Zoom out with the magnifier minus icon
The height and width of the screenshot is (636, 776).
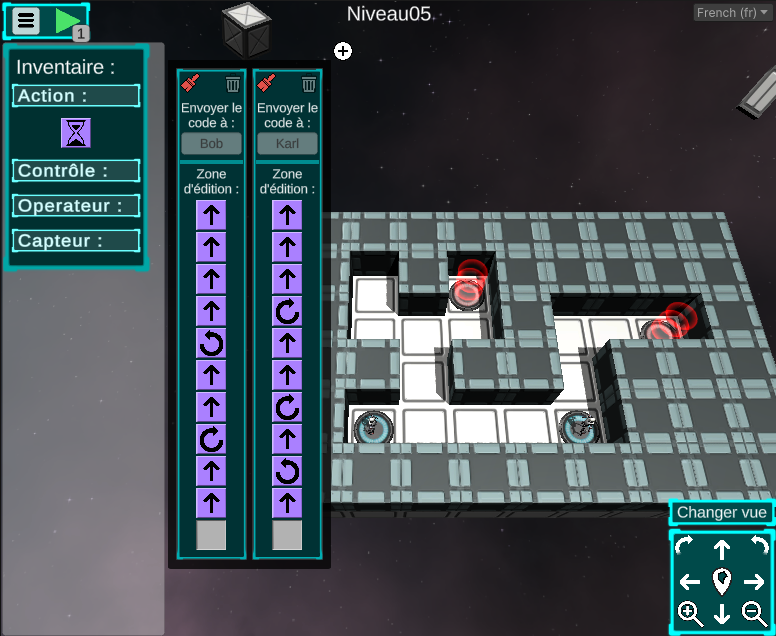[x=754, y=614]
